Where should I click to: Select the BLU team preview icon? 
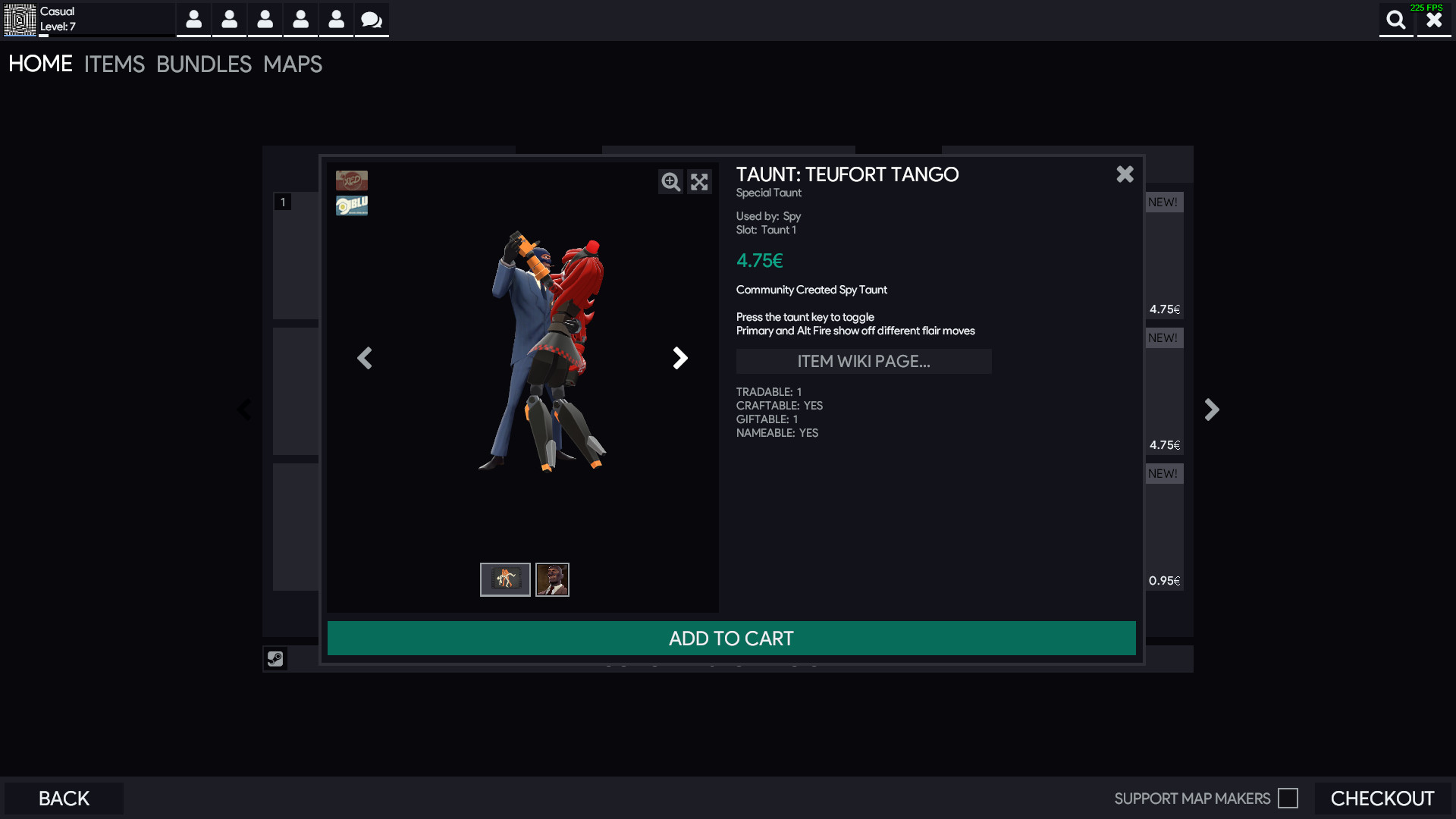click(352, 204)
